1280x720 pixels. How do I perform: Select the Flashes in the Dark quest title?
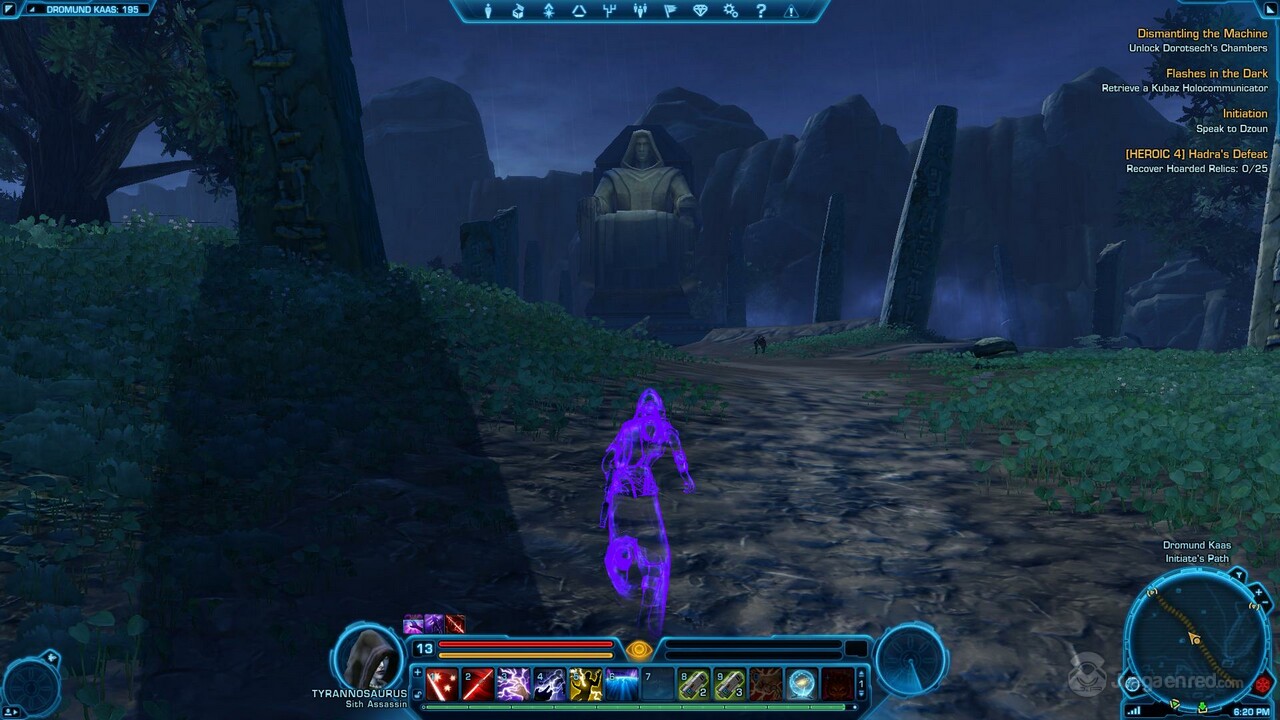pyautogui.click(x=1217, y=73)
